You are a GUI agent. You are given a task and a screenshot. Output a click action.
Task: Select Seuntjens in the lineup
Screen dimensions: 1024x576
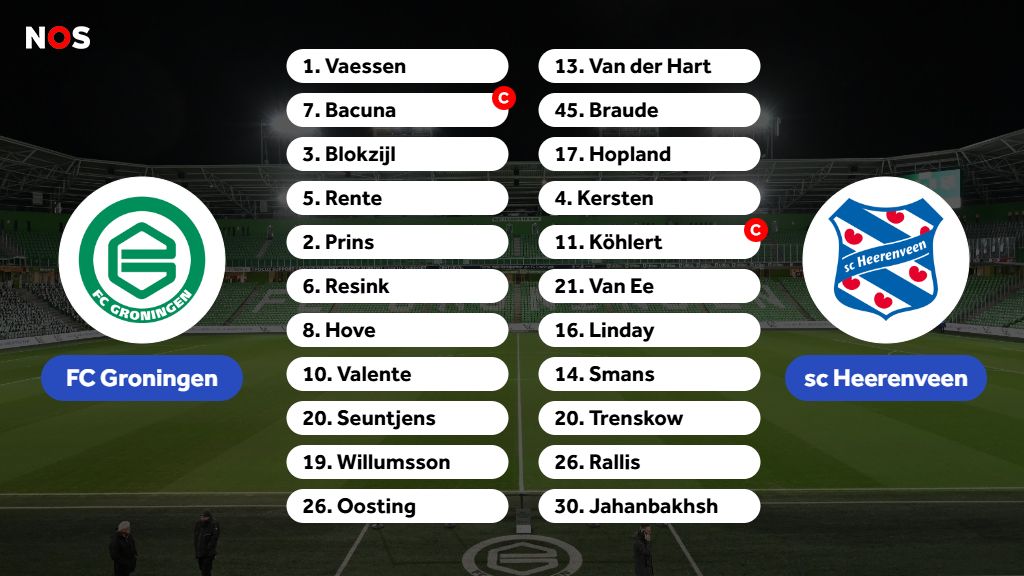pos(397,418)
